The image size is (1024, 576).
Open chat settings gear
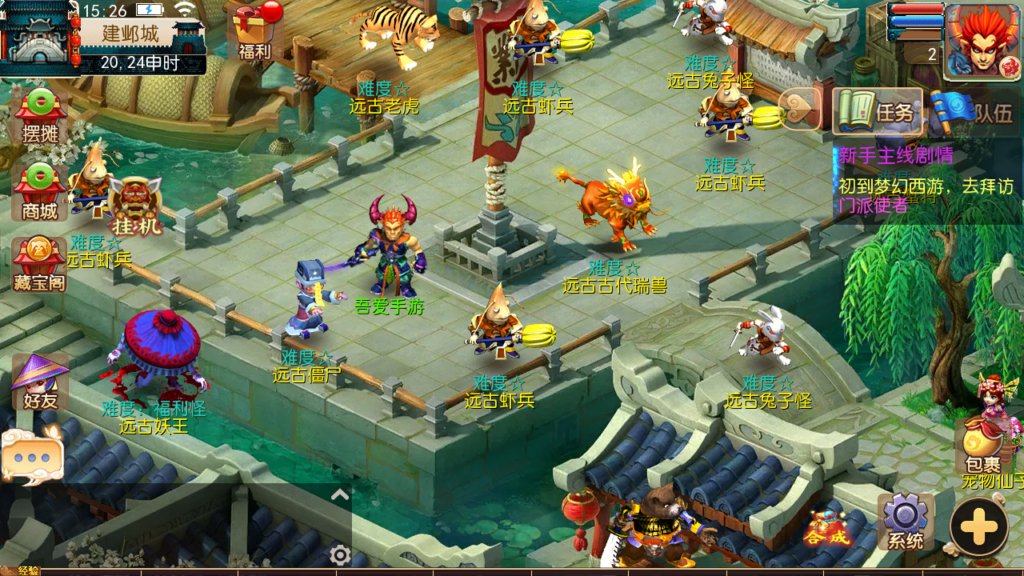click(340, 555)
